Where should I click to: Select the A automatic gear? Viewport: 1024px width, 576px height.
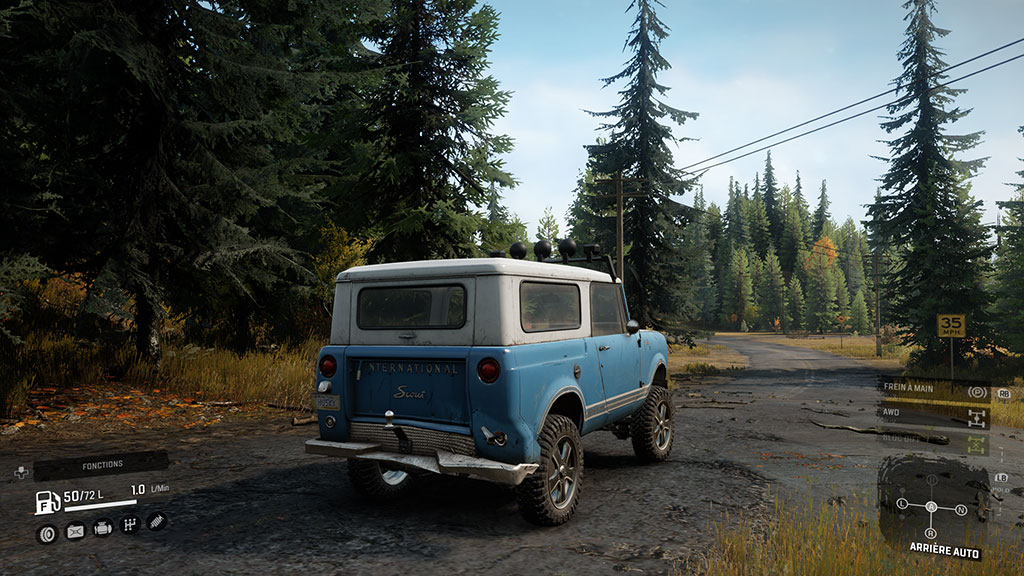point(931,507)
